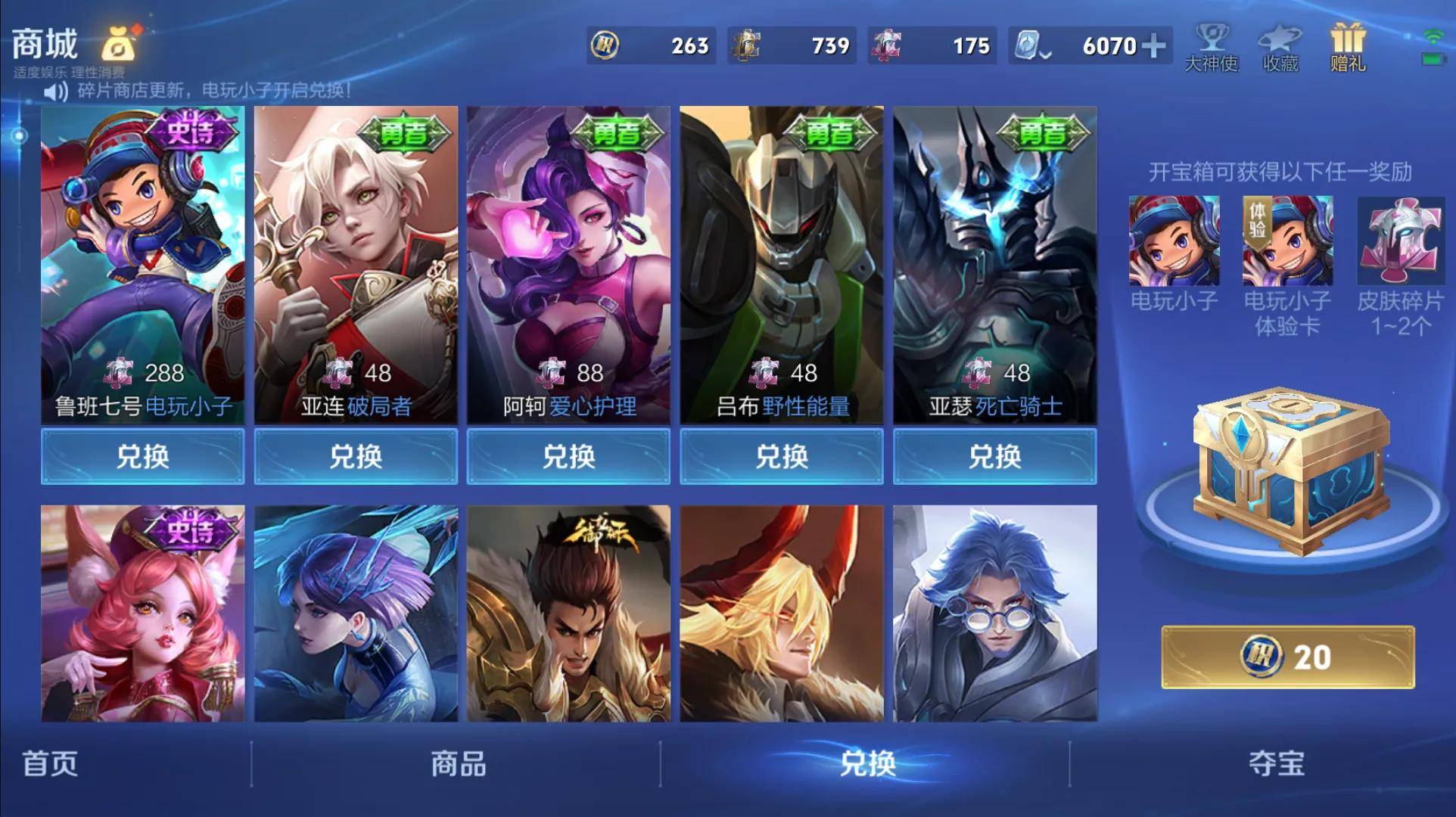Open the 赠礼 gift menu

coord(1348,47)
